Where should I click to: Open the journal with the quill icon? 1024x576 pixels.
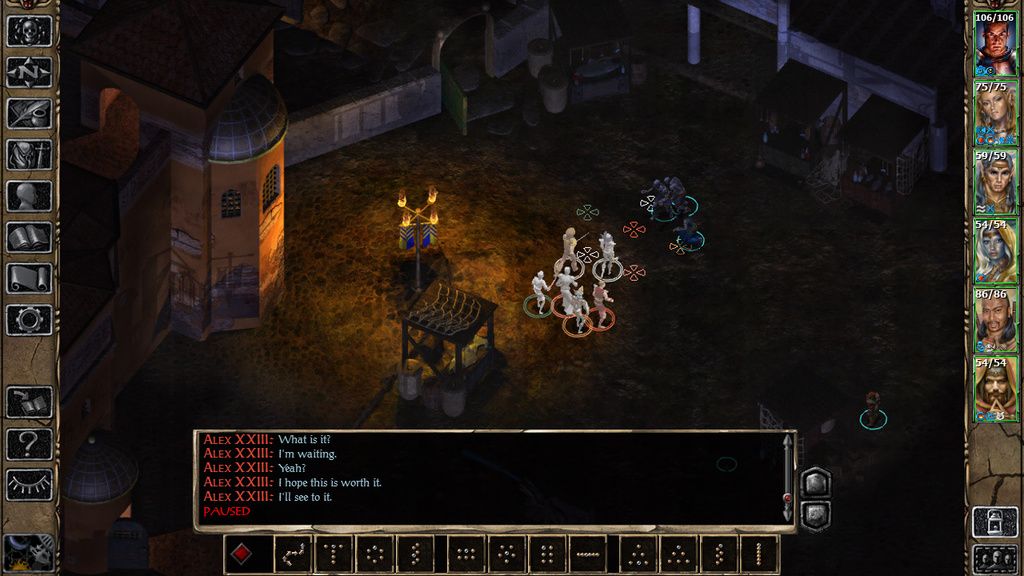click(x=29, y=113)
